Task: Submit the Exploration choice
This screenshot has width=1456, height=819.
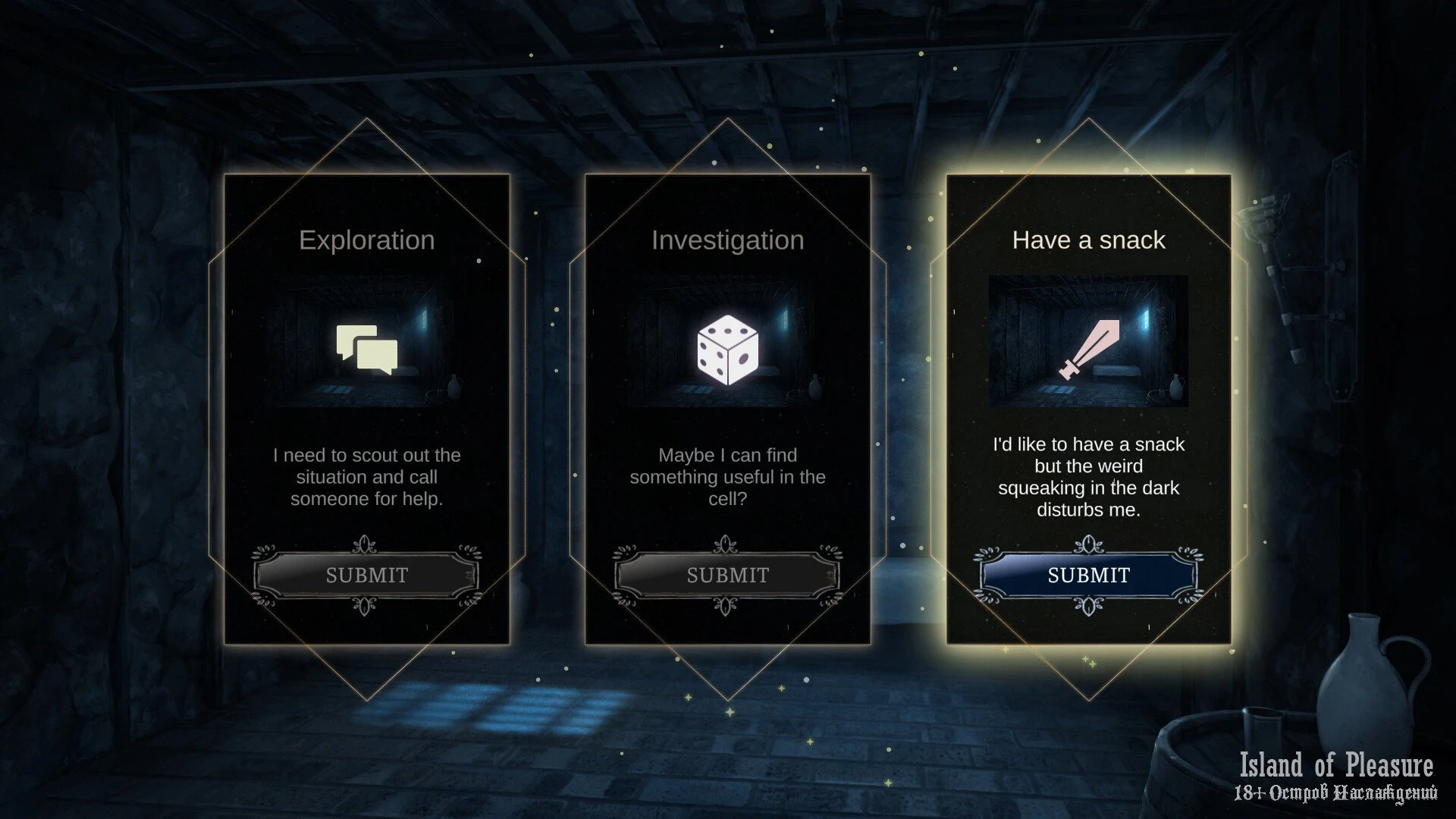Action: click(366, 576)
